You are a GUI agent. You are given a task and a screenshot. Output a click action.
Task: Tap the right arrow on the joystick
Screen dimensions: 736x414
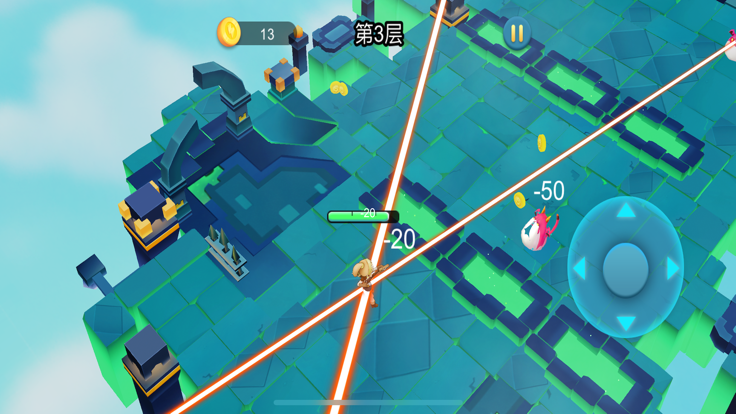(x=673, y=268)
